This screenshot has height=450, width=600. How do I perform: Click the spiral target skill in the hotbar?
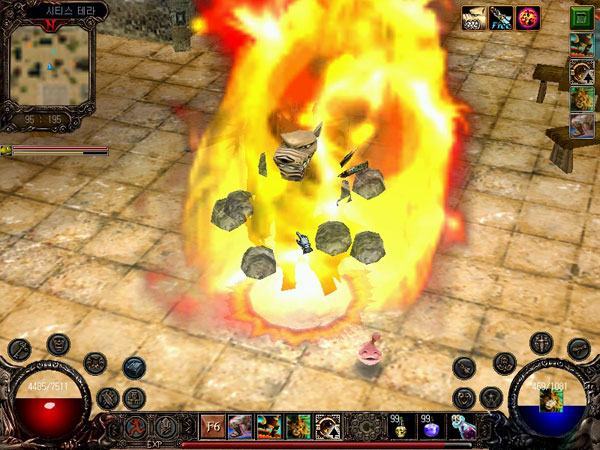tap(327, 427)
